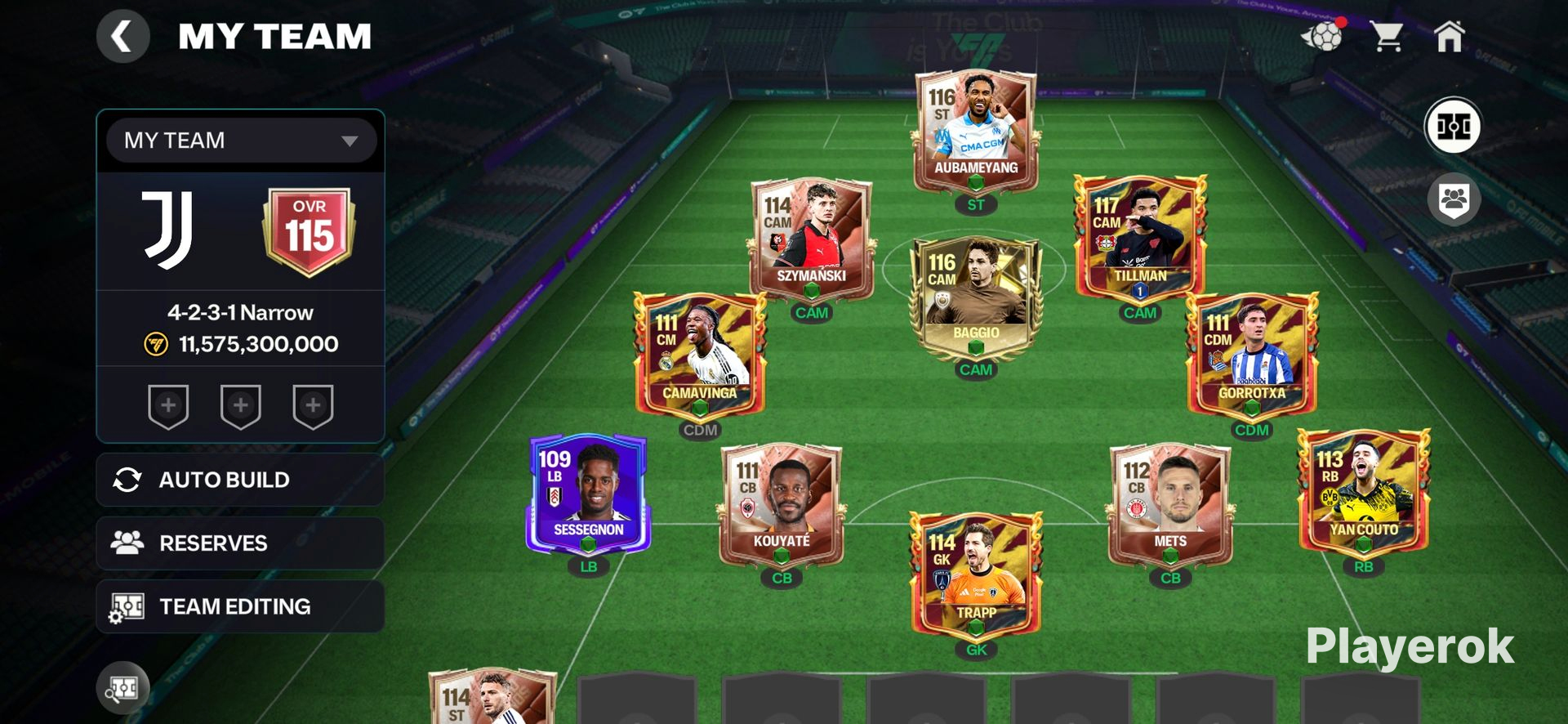Click the AUTO BUILD button
This screenshot has width=1568, height=724.
click(x=240, y=480)
